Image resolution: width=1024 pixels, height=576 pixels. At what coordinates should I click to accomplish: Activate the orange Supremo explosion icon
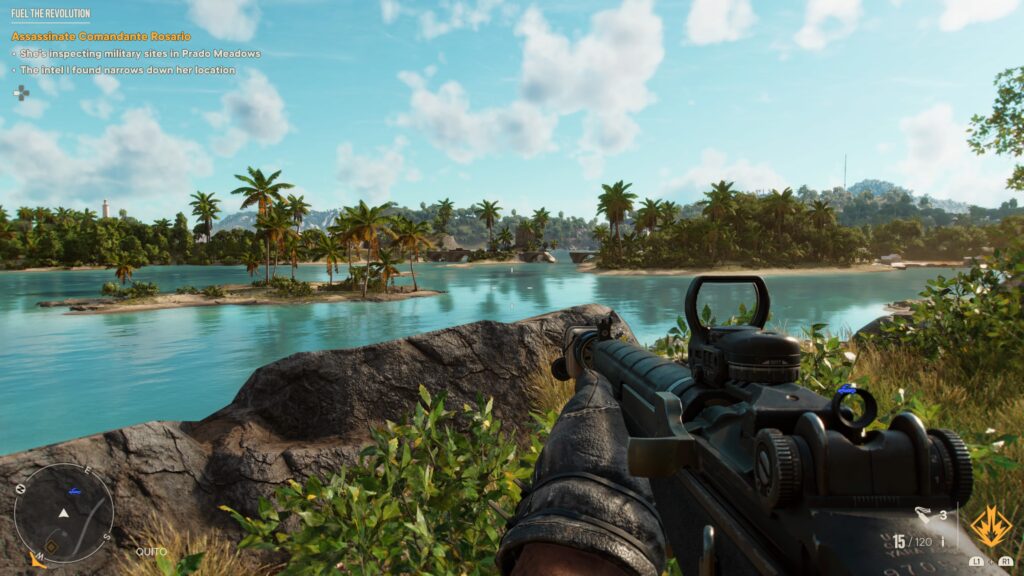click(x=990, y=526)
